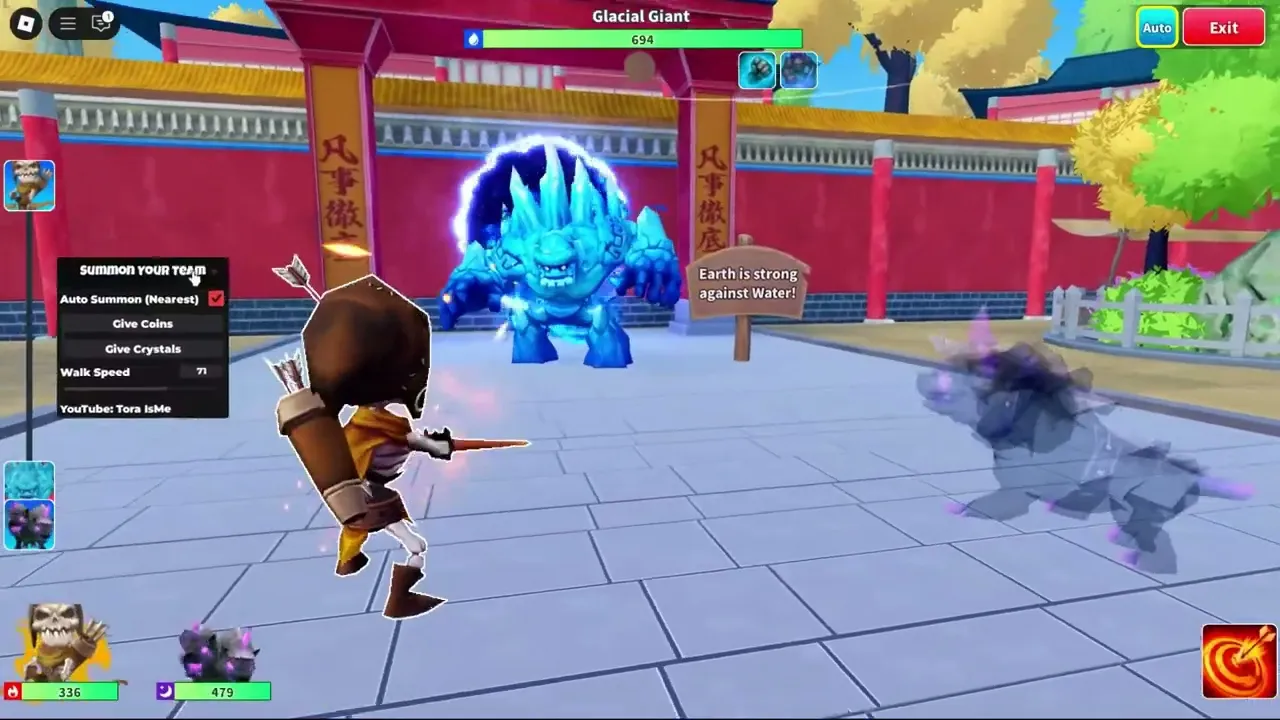Image resolution: width=1280 pixels, height=720 pixels.
Task: Click the red Exit button
Action: 1223,27
